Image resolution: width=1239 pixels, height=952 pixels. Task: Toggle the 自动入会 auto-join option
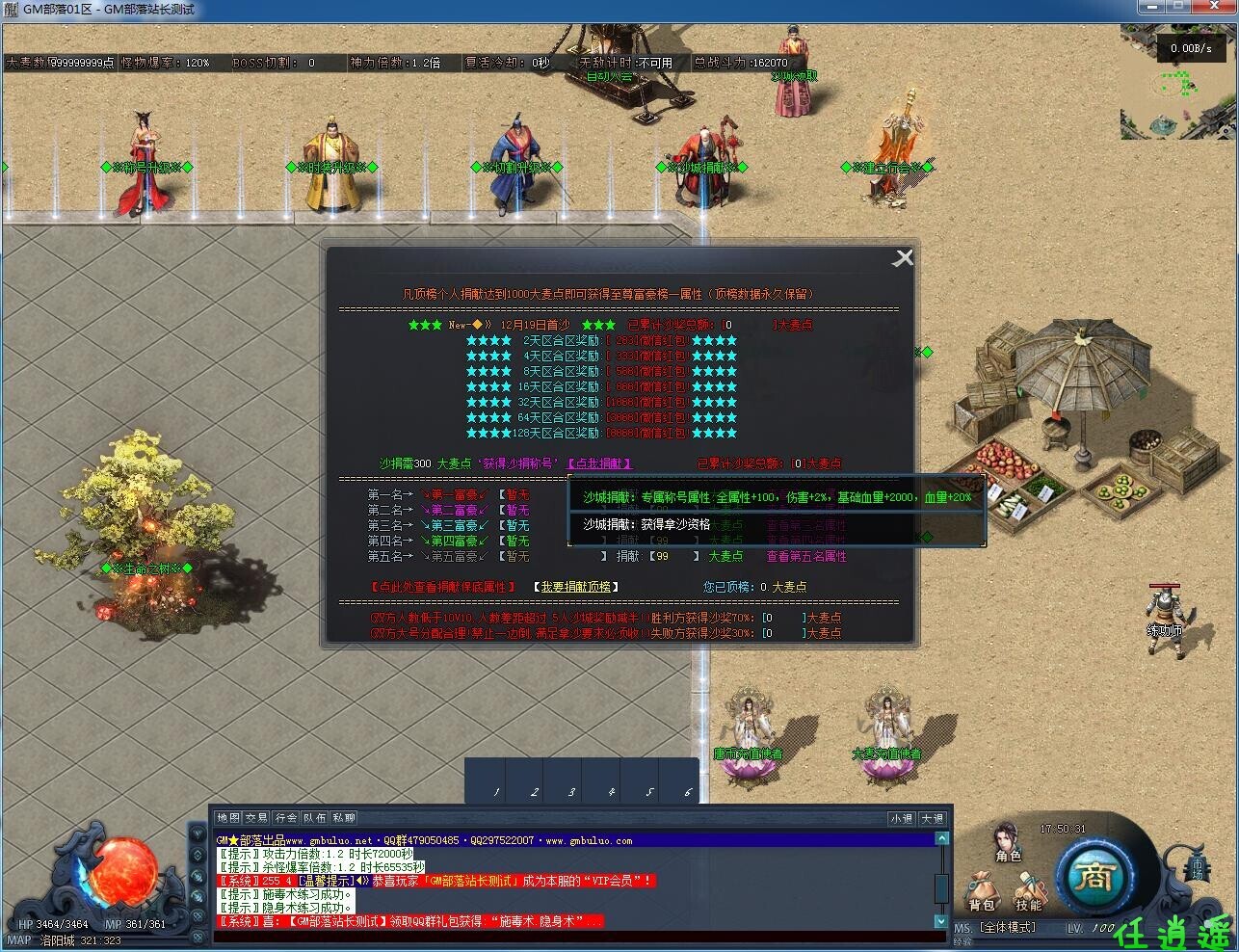[610, 77]
